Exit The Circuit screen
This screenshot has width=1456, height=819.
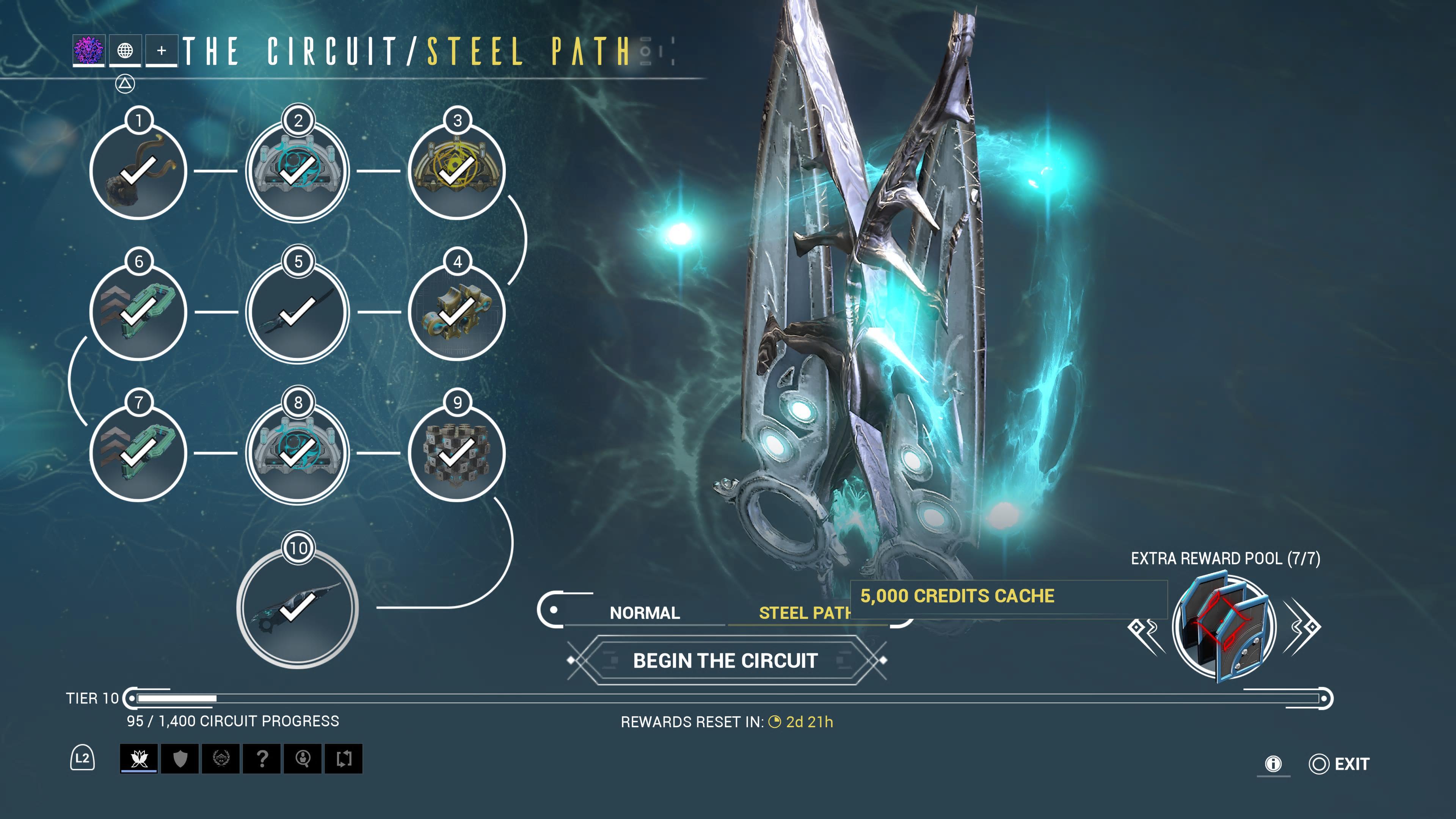[1340, 764]
